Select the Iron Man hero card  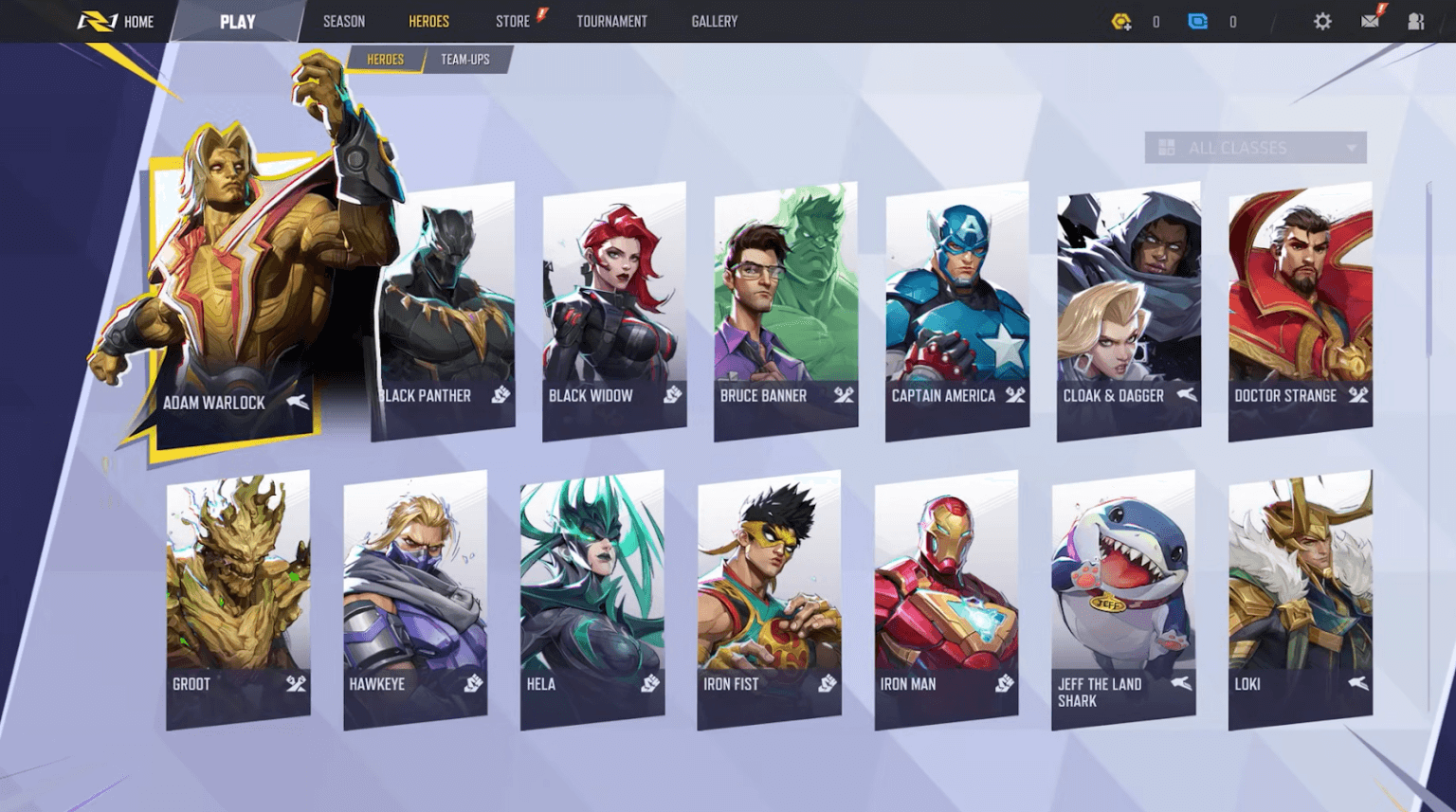point(946,599)
